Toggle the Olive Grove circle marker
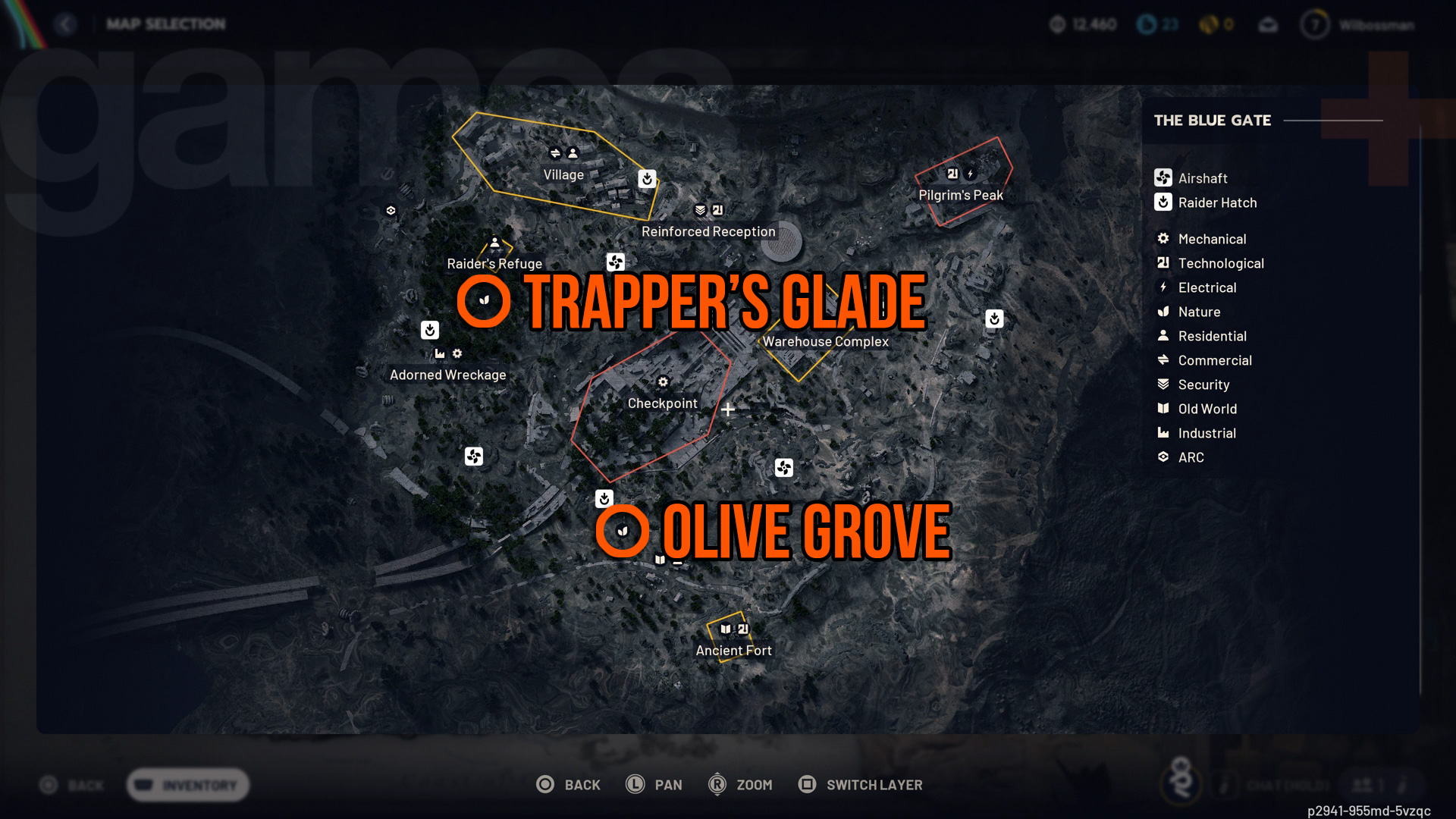1456x819 pixels. point(622,531)
